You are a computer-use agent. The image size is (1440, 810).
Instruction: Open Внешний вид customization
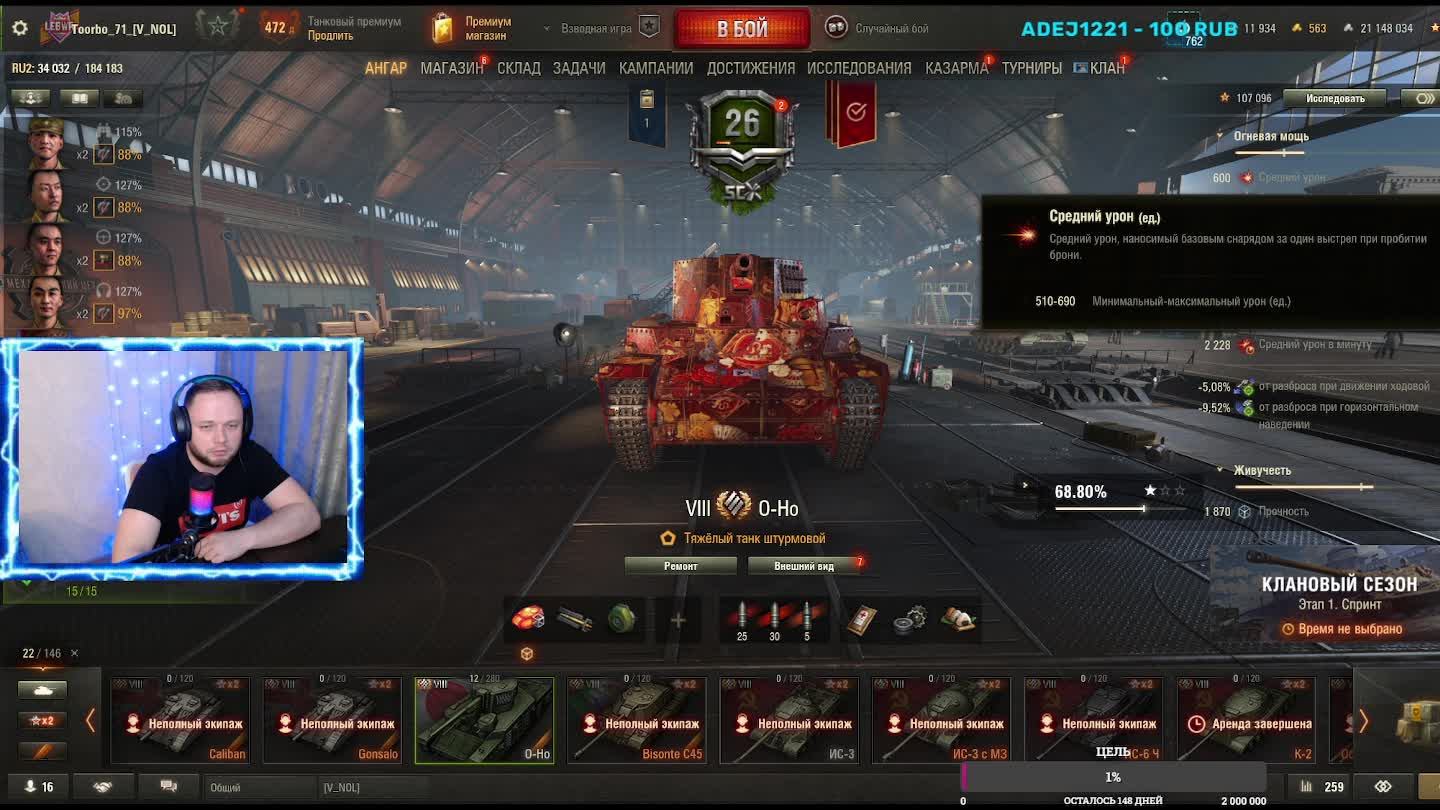(x=804, y=566)
